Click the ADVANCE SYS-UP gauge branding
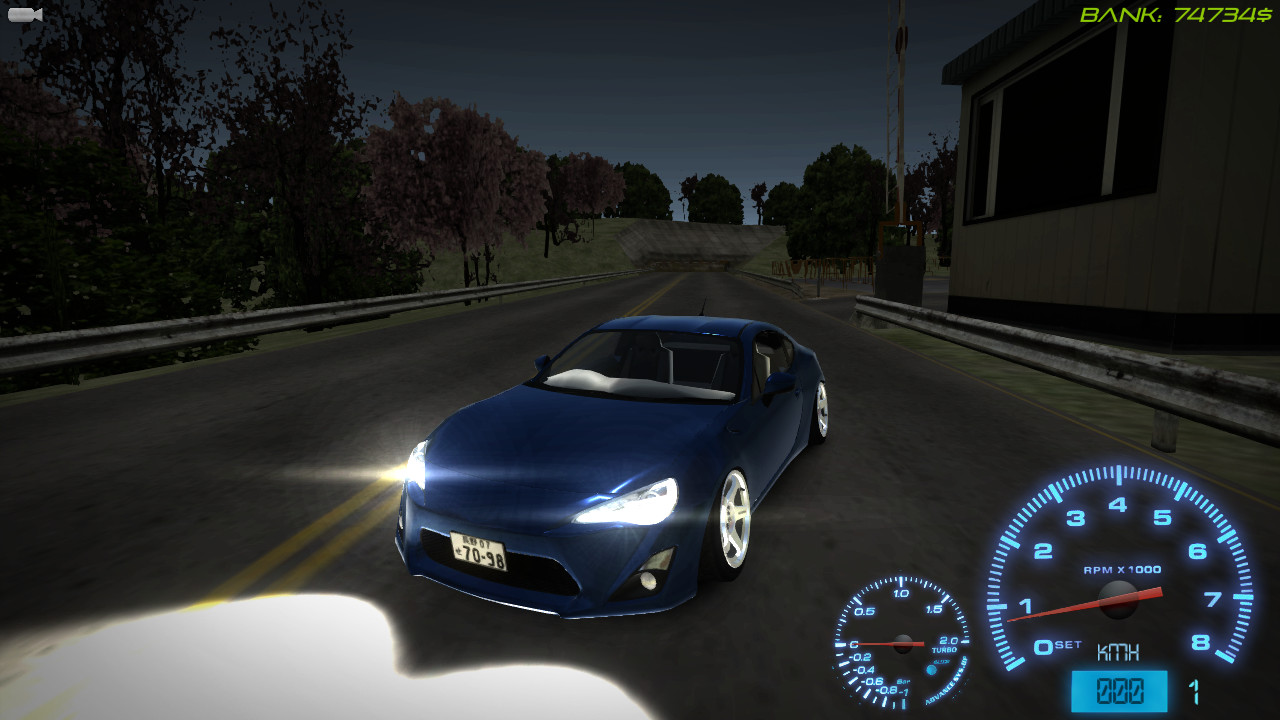 950,686
